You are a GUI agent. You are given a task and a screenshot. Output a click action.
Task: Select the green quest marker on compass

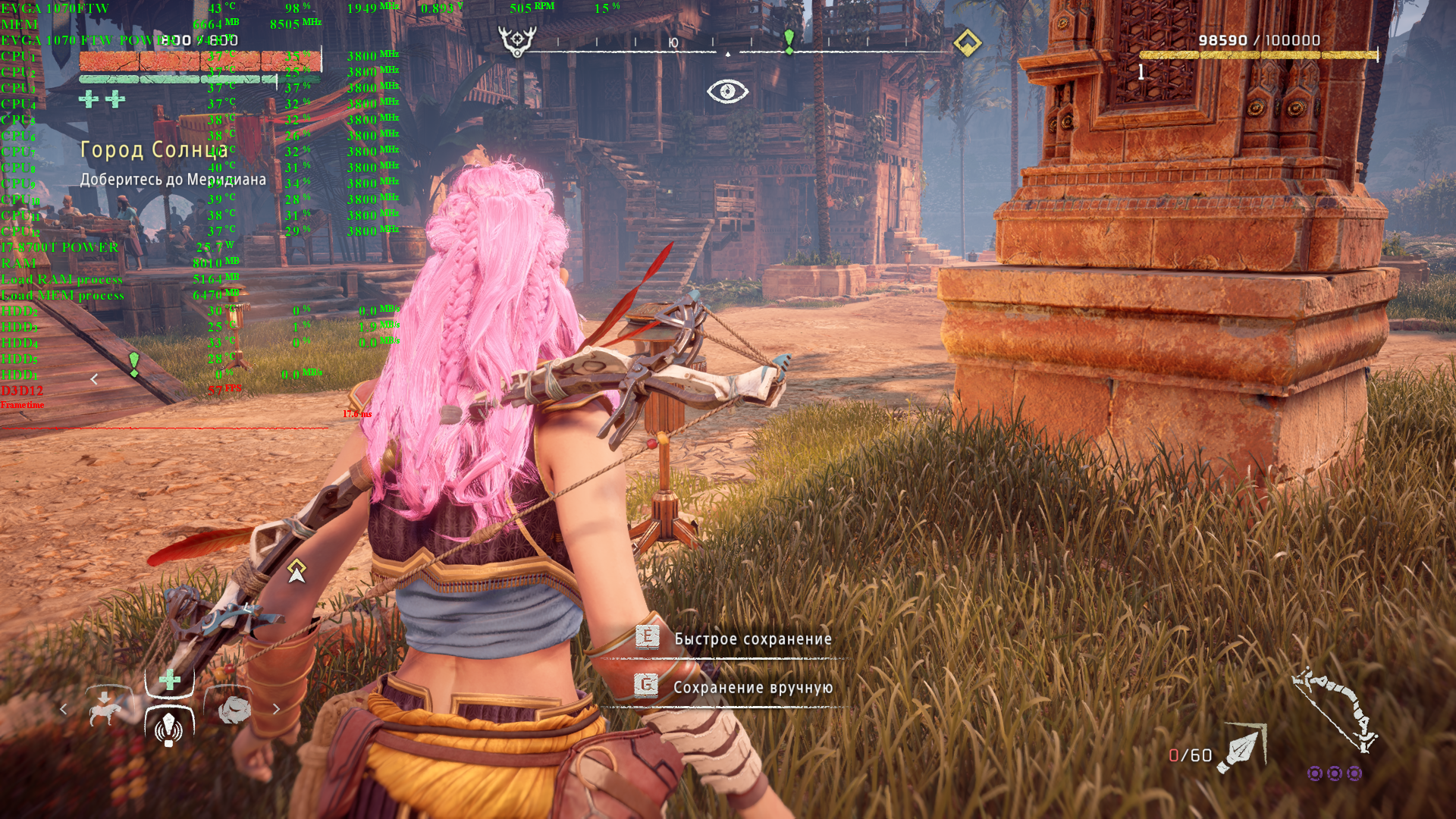click(789, 41)
